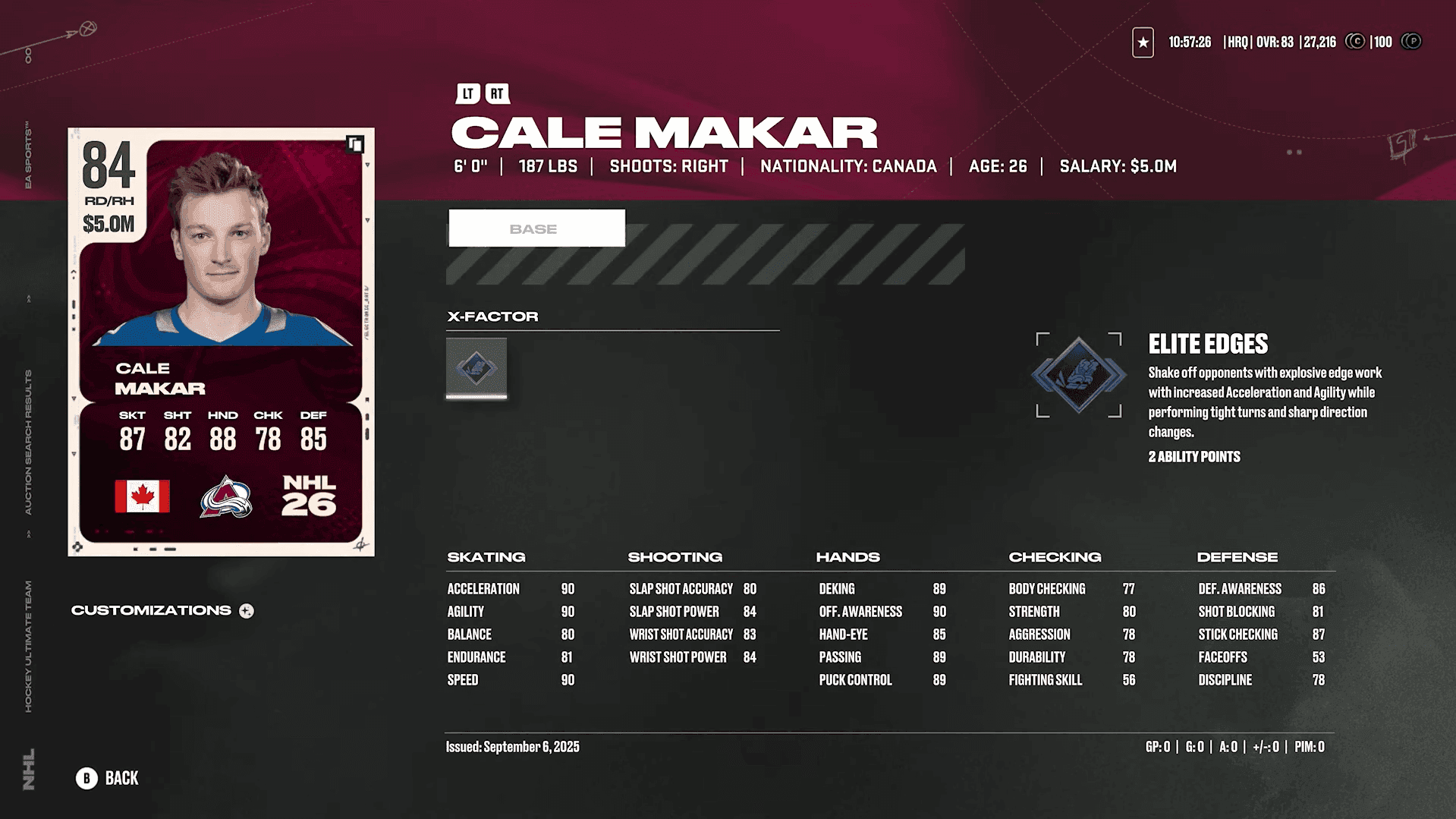Image resolution: width=1456 pixels, height=819 pixels.
Task: Select the Elite Edges X-Factor icon
Action: tap(476, 368)
